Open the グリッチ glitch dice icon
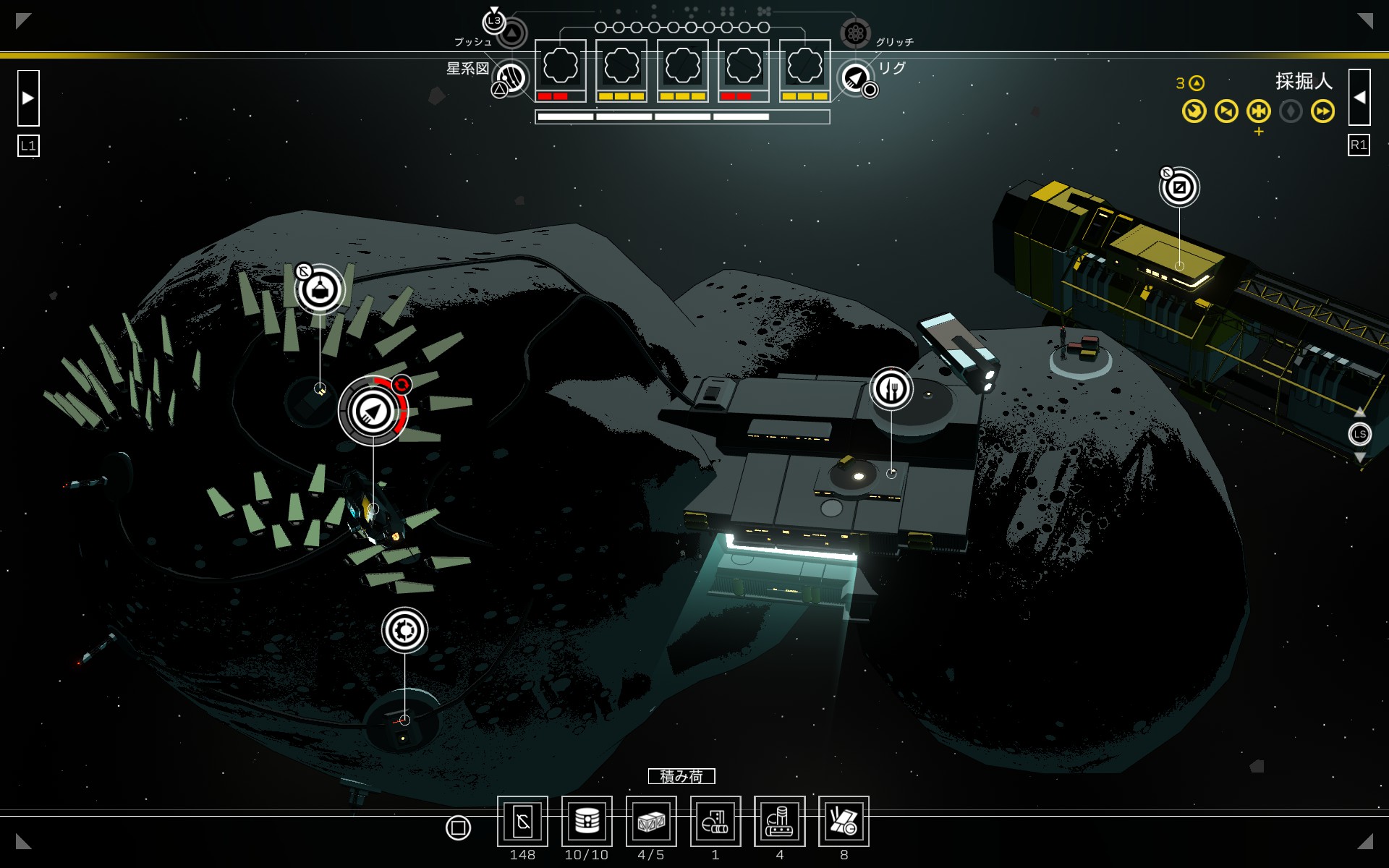 855,33
